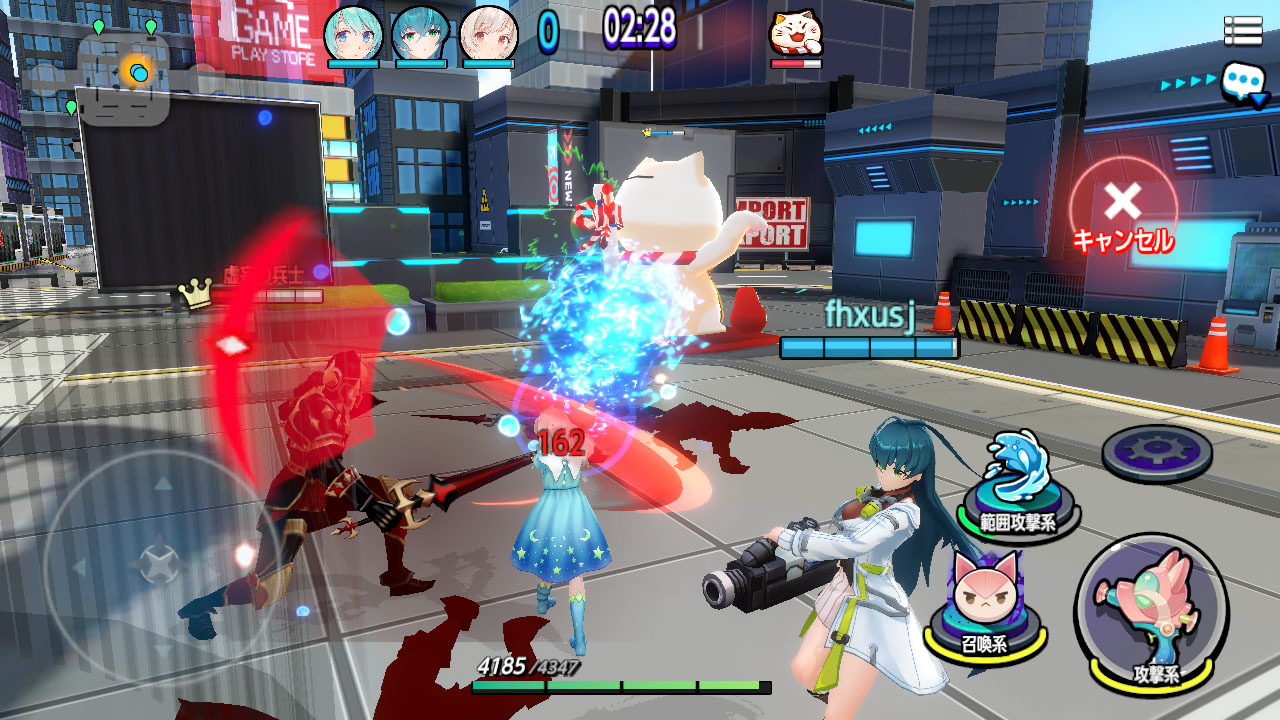Open the hamburger menu
Screen dimensions: 1280x720
point(1242,31)
